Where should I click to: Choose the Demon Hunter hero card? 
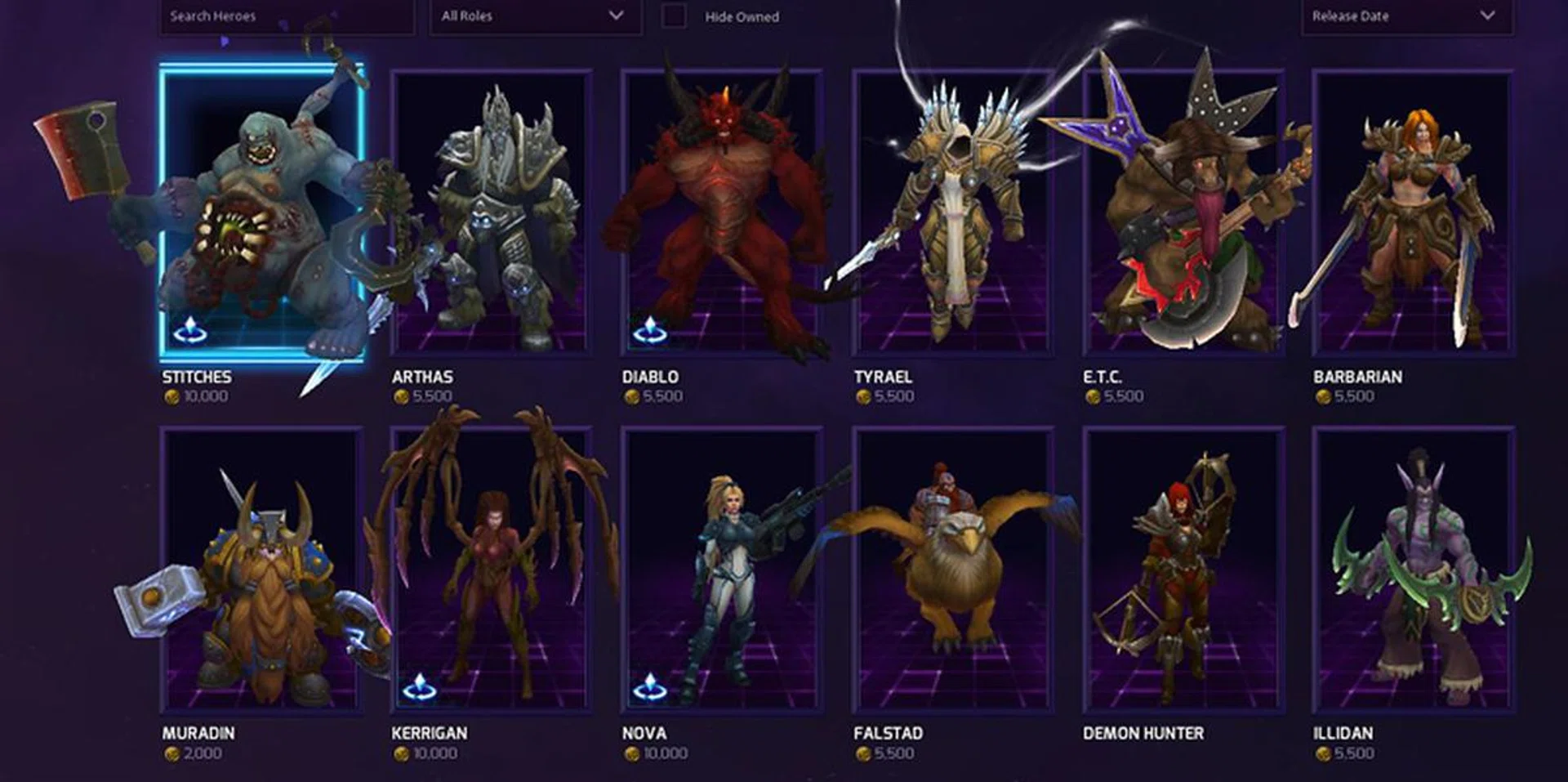pos(1183,570)
